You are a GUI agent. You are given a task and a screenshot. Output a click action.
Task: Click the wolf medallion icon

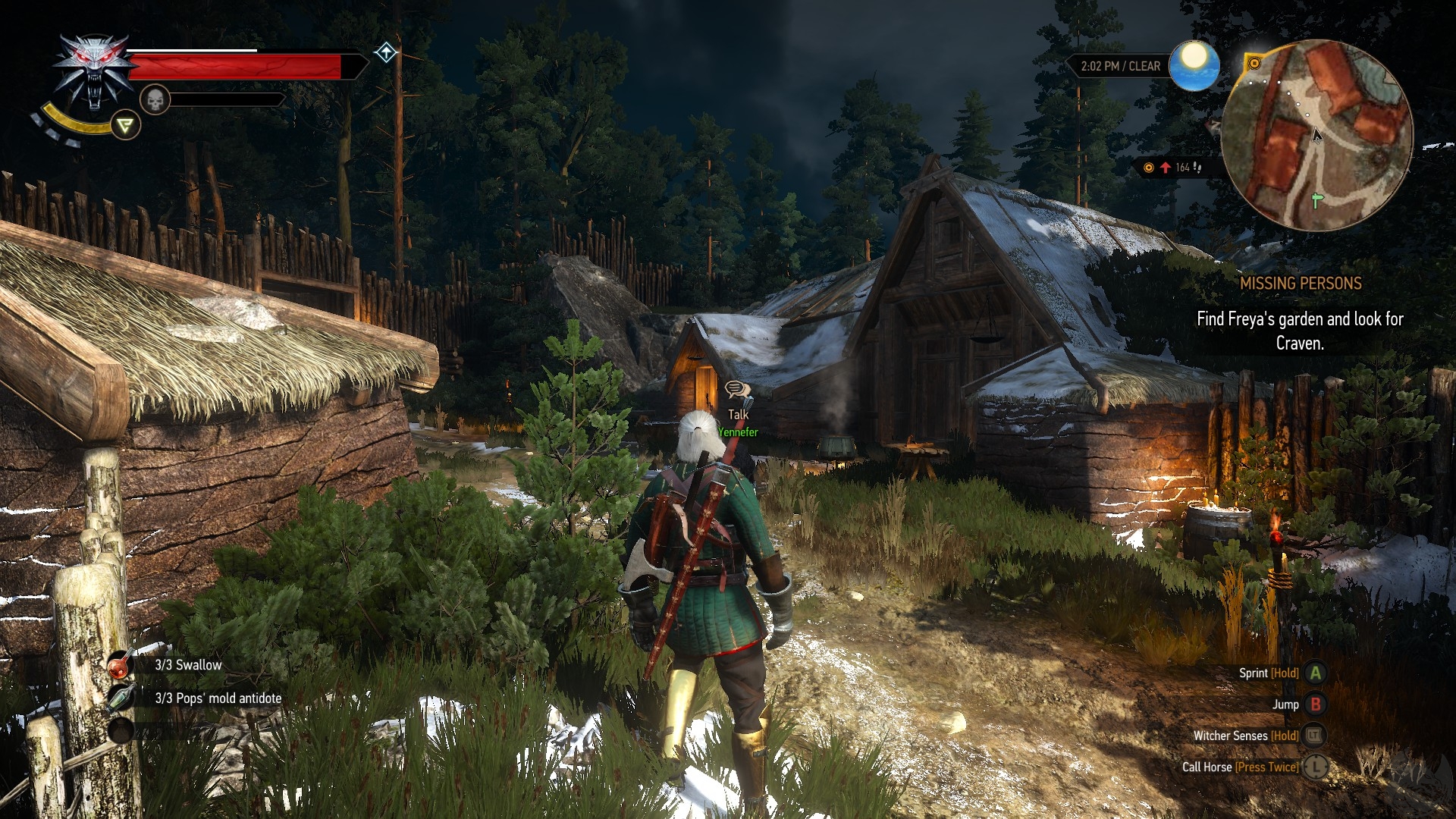(x=94, y=73)
